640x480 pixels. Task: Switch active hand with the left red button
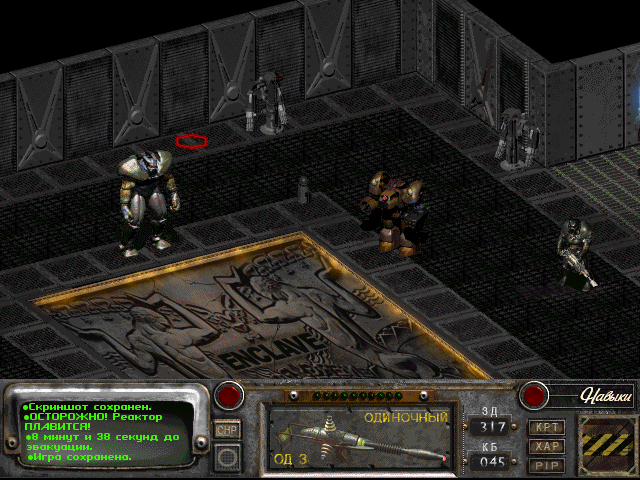pyautogui.click(x=230, y=395)
